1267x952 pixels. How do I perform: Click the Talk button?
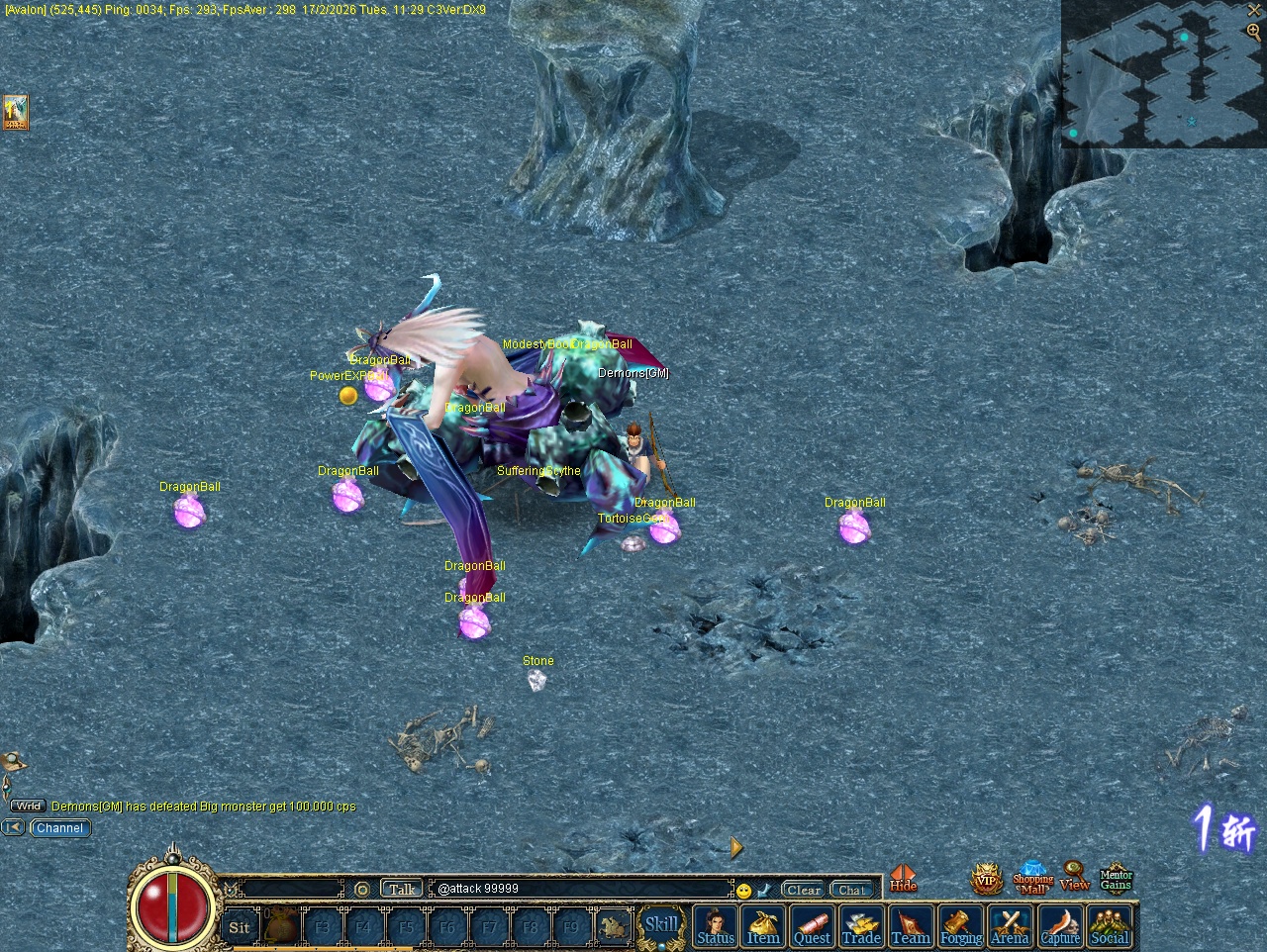pos(402,889)
